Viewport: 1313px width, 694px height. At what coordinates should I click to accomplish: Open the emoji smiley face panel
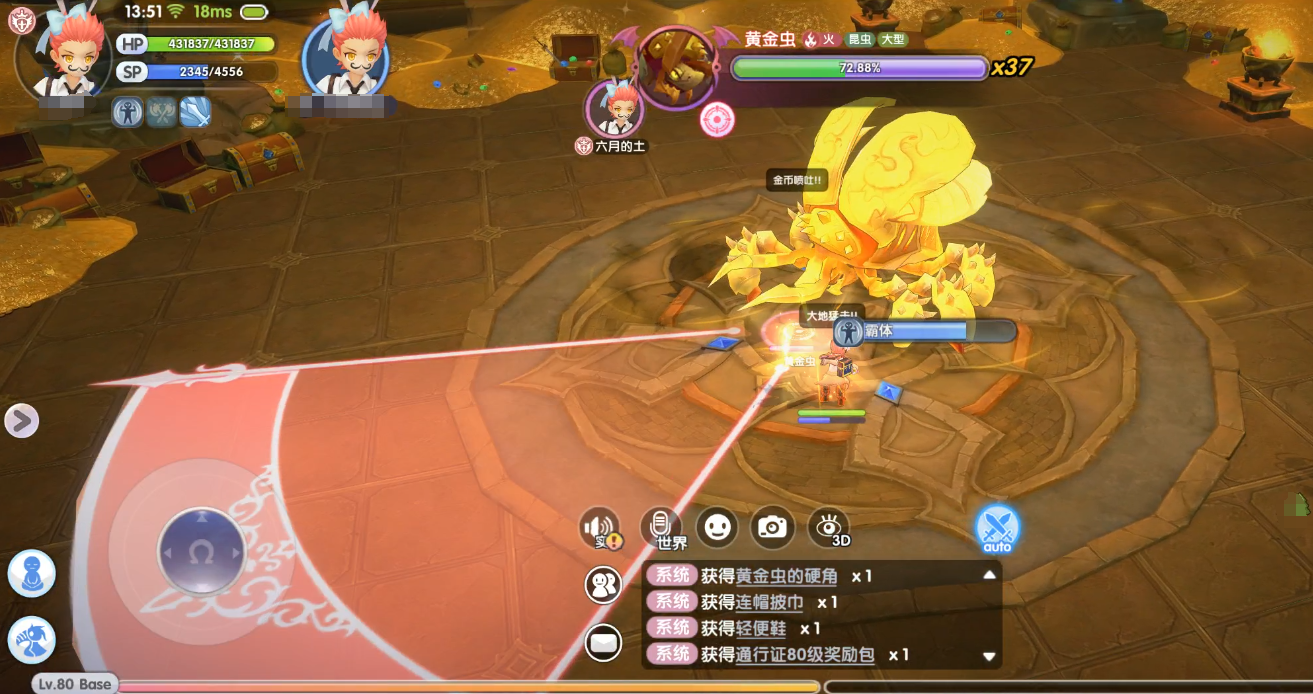[x=717, y=527]
